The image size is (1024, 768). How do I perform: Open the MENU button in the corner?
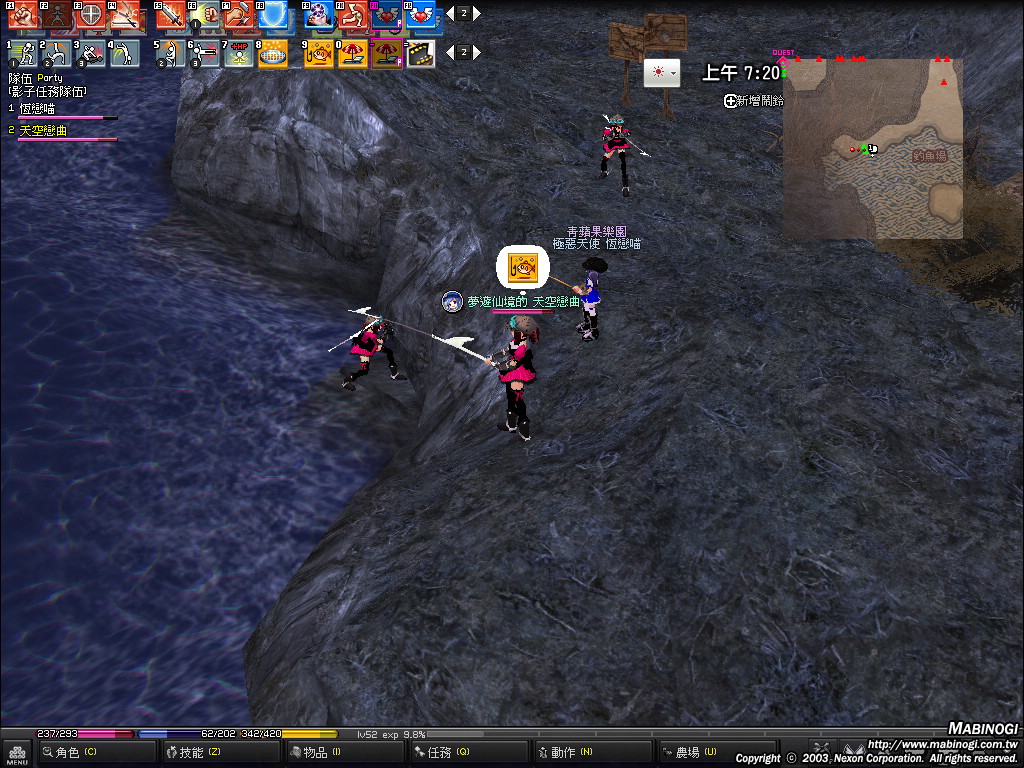click(17, 753)
